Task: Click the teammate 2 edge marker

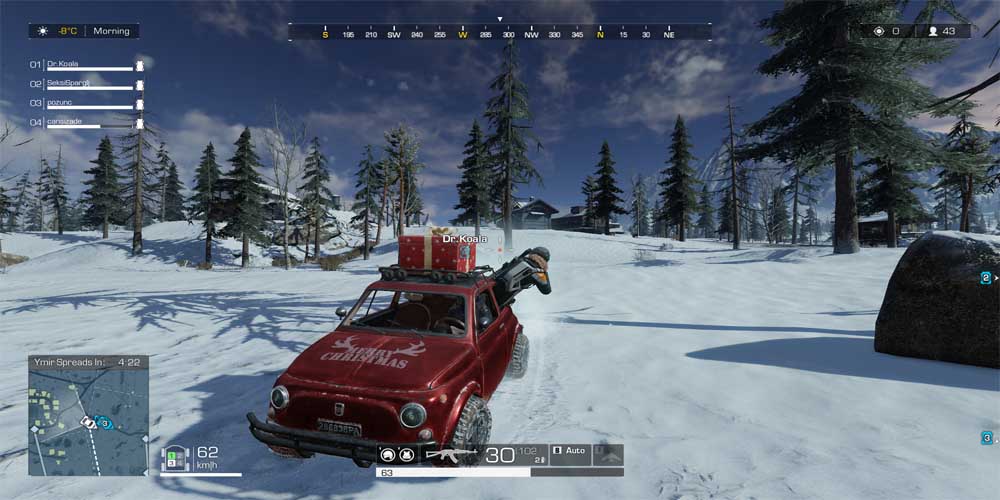Action: pos(986,277)
